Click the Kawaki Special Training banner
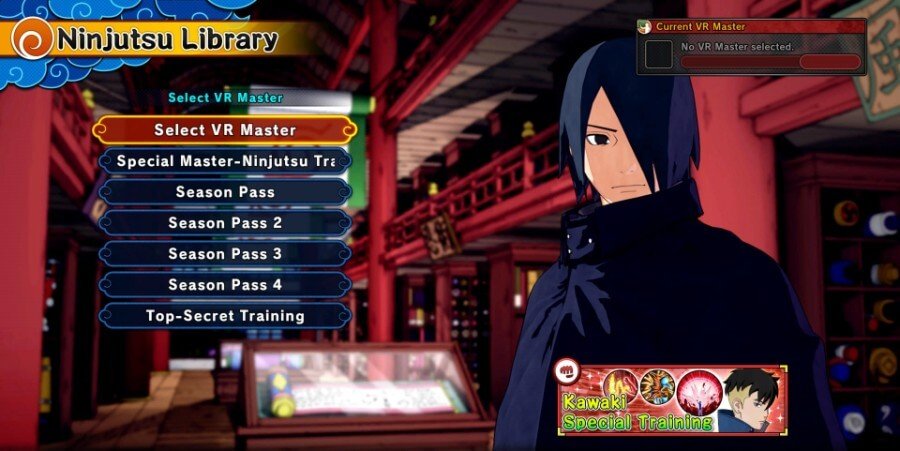 (x=672, y=399)
